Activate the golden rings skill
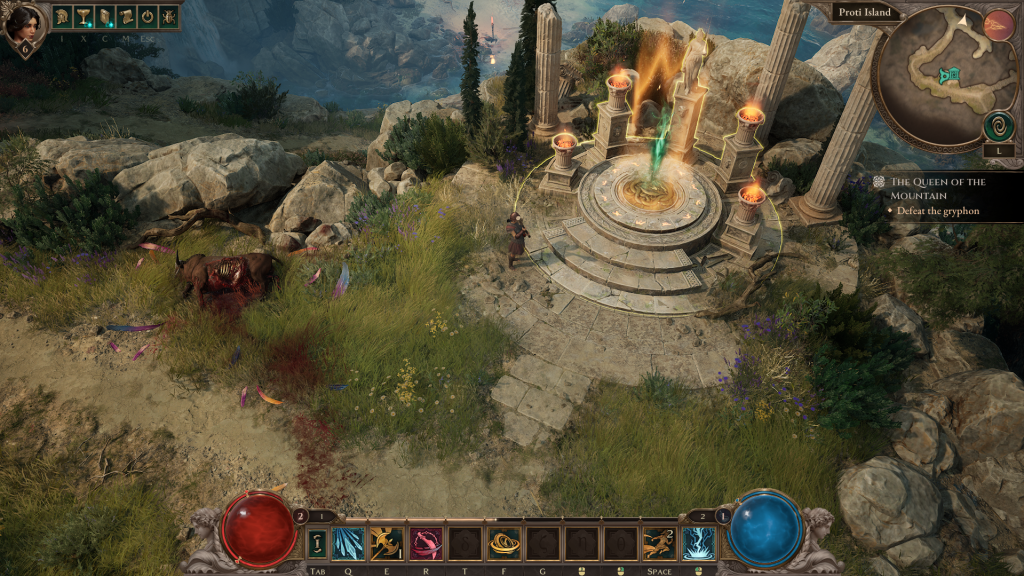 [x=504, y=543]
